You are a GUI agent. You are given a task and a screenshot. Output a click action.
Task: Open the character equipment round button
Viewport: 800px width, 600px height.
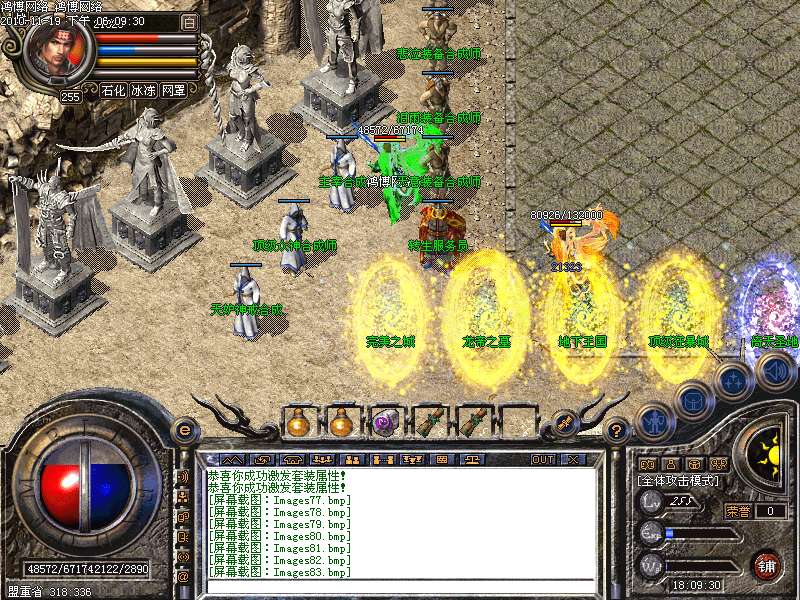653,421
